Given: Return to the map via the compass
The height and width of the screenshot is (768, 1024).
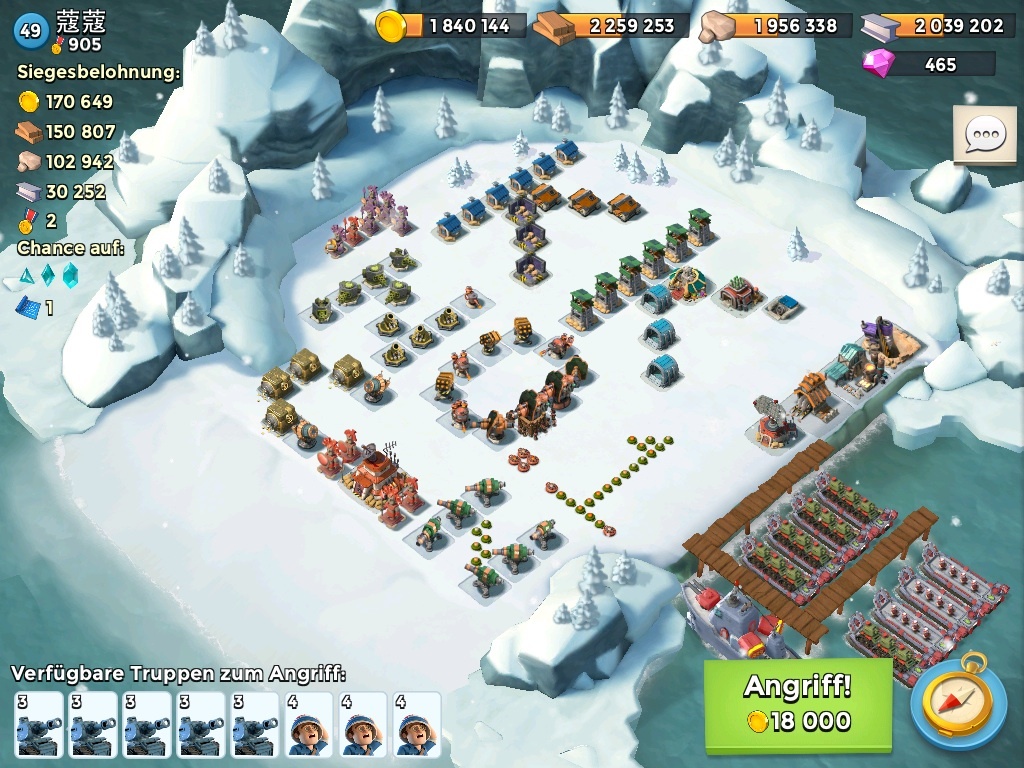Looking at the screenshot, I should (957, 704).
